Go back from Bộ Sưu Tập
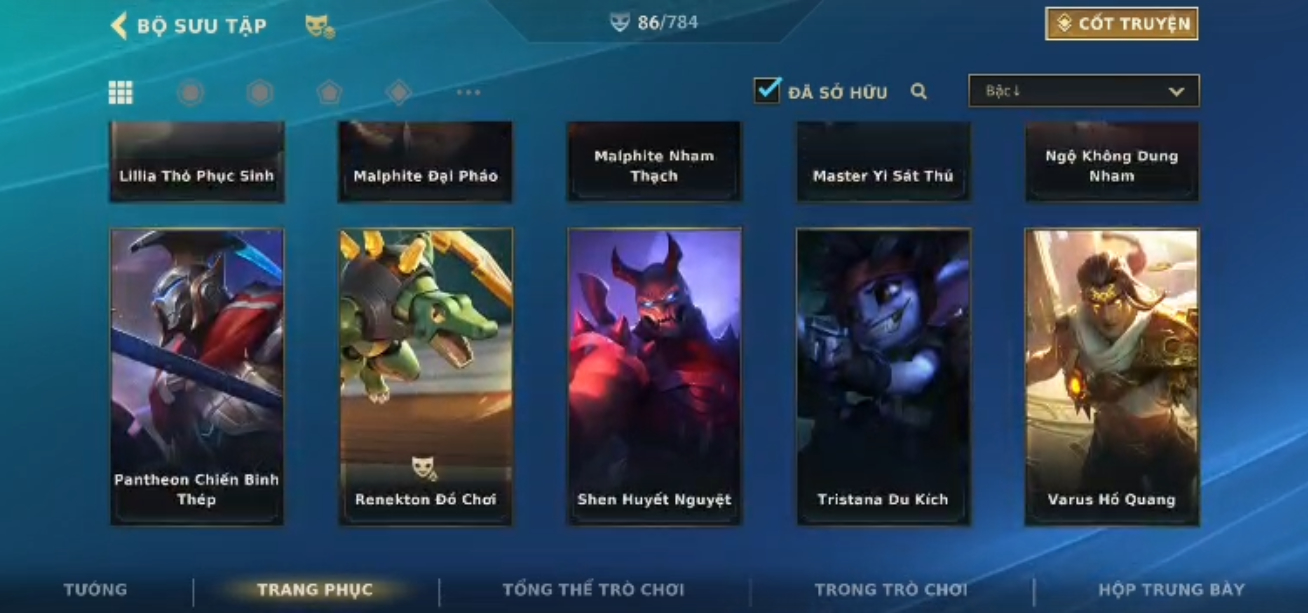1308x613 pixels. [119, 26]
